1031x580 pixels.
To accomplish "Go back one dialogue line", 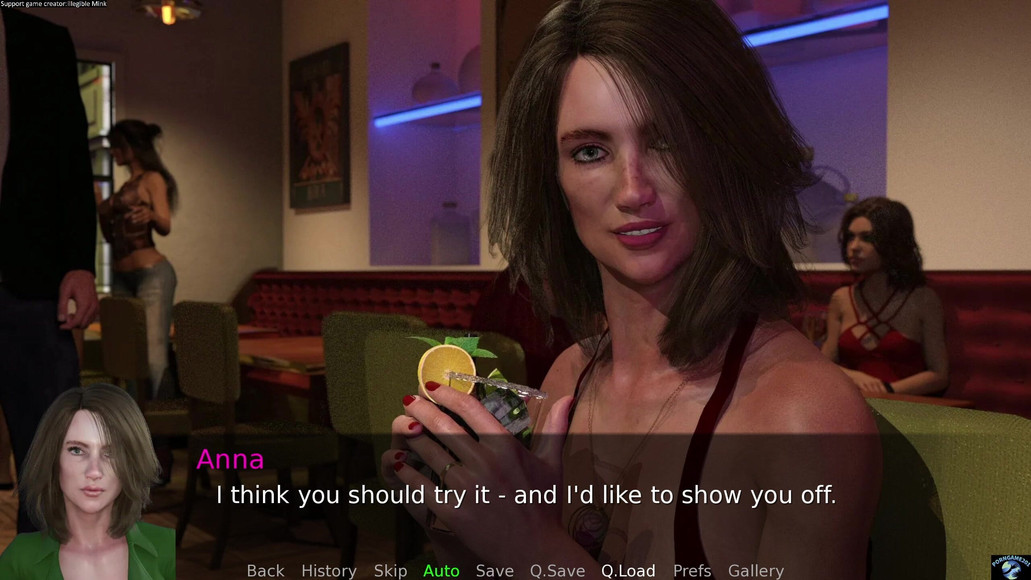I will coord(265,570).
